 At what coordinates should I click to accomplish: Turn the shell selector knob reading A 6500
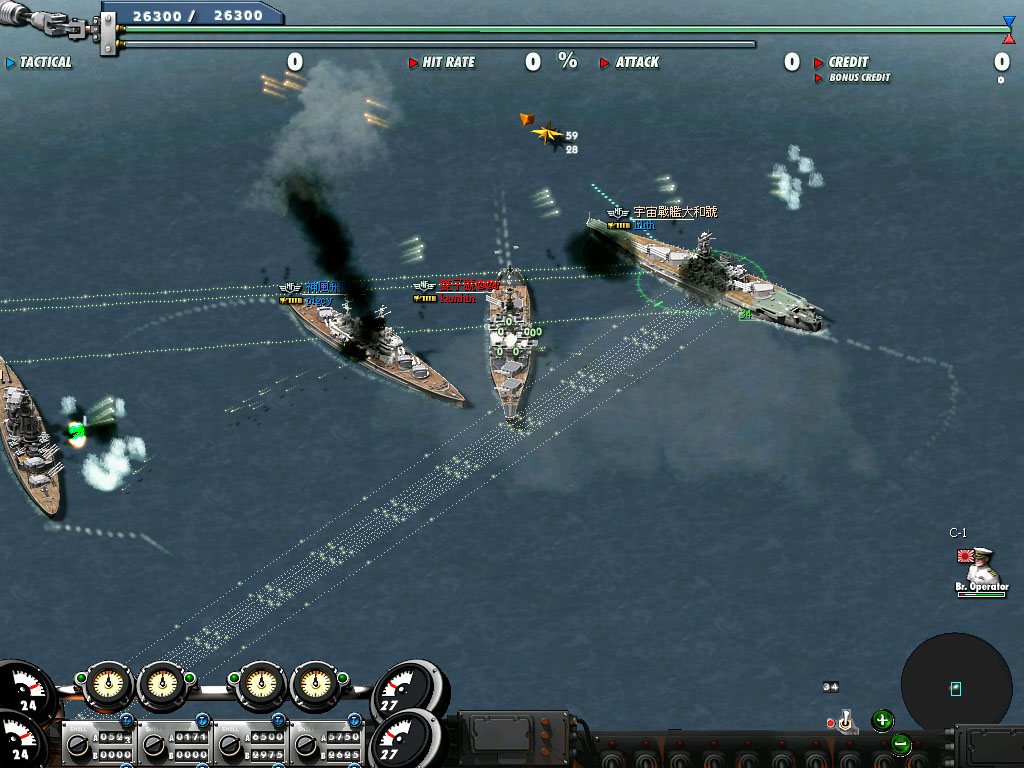pyautogui.click(x=230, y=745)
